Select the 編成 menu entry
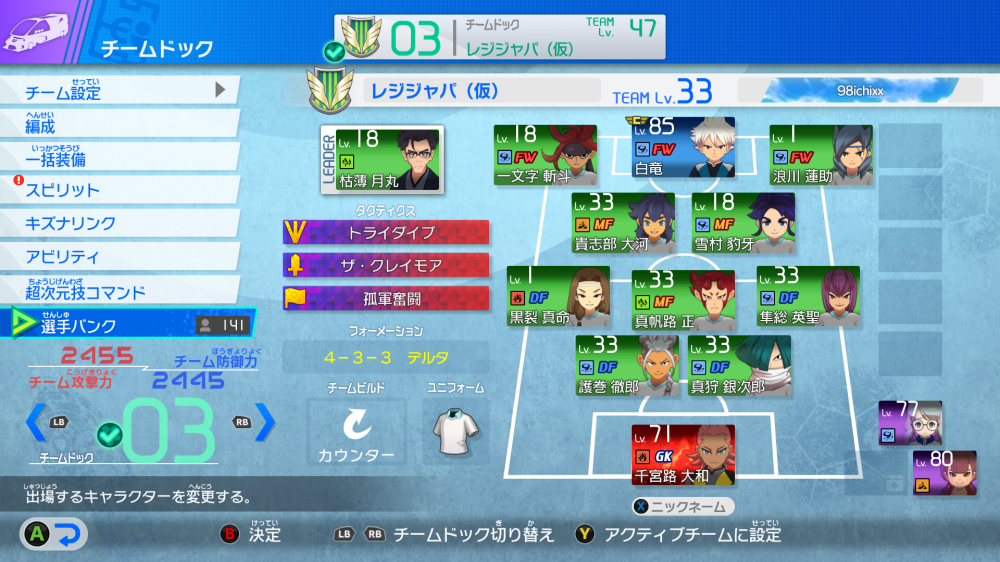The image size is (1000, 562). [x=120, y=125]
